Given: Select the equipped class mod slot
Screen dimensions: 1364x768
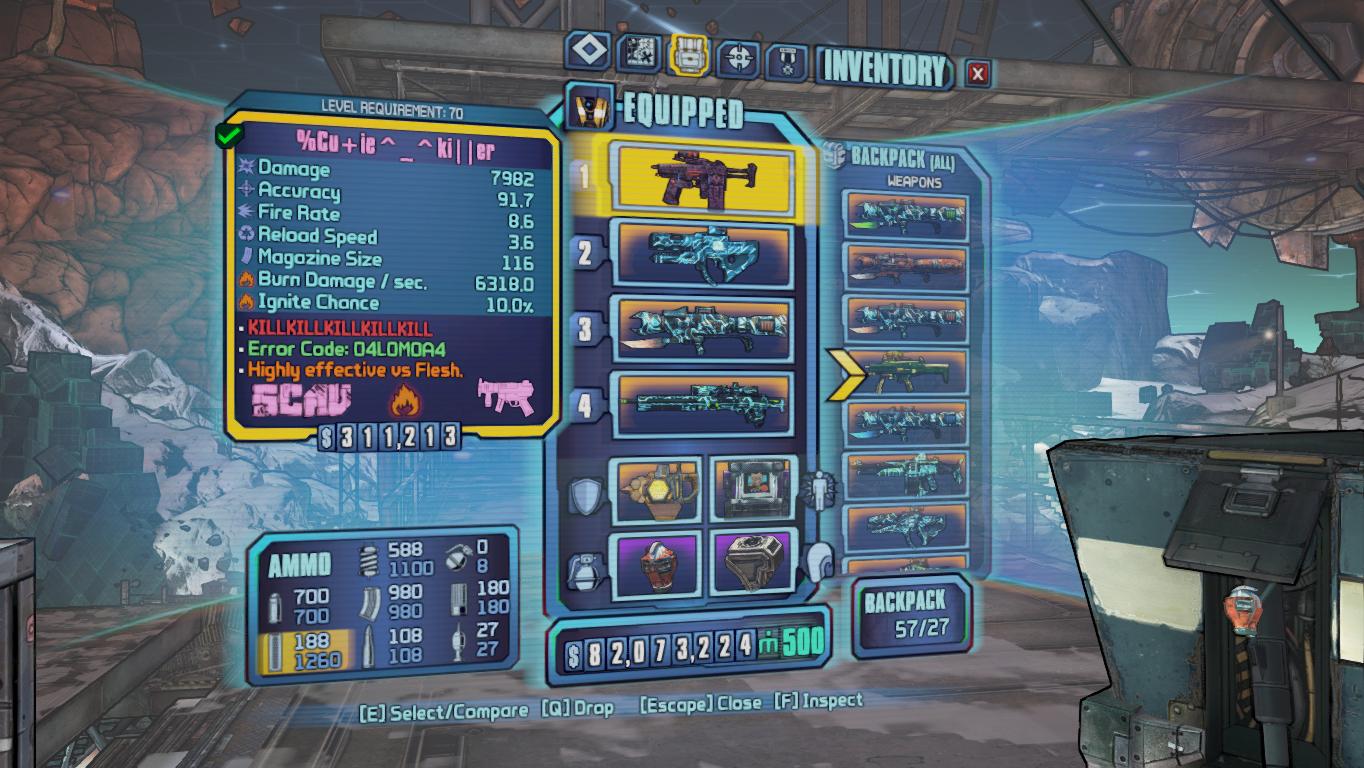Looking at the screenshot, I should tap(753, 489).
